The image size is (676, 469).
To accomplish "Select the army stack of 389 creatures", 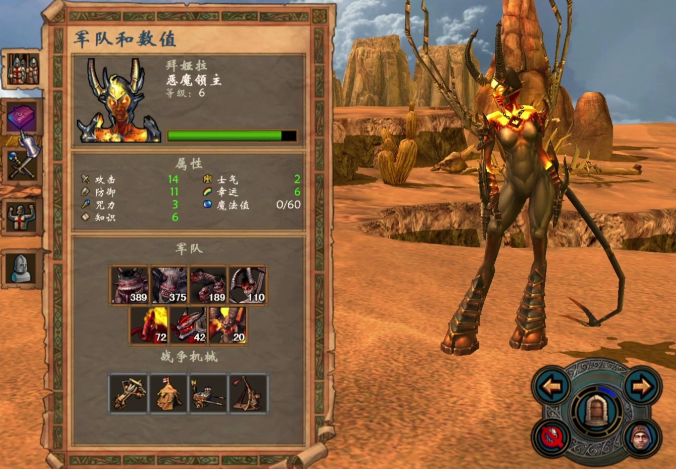I will (130, 285).
